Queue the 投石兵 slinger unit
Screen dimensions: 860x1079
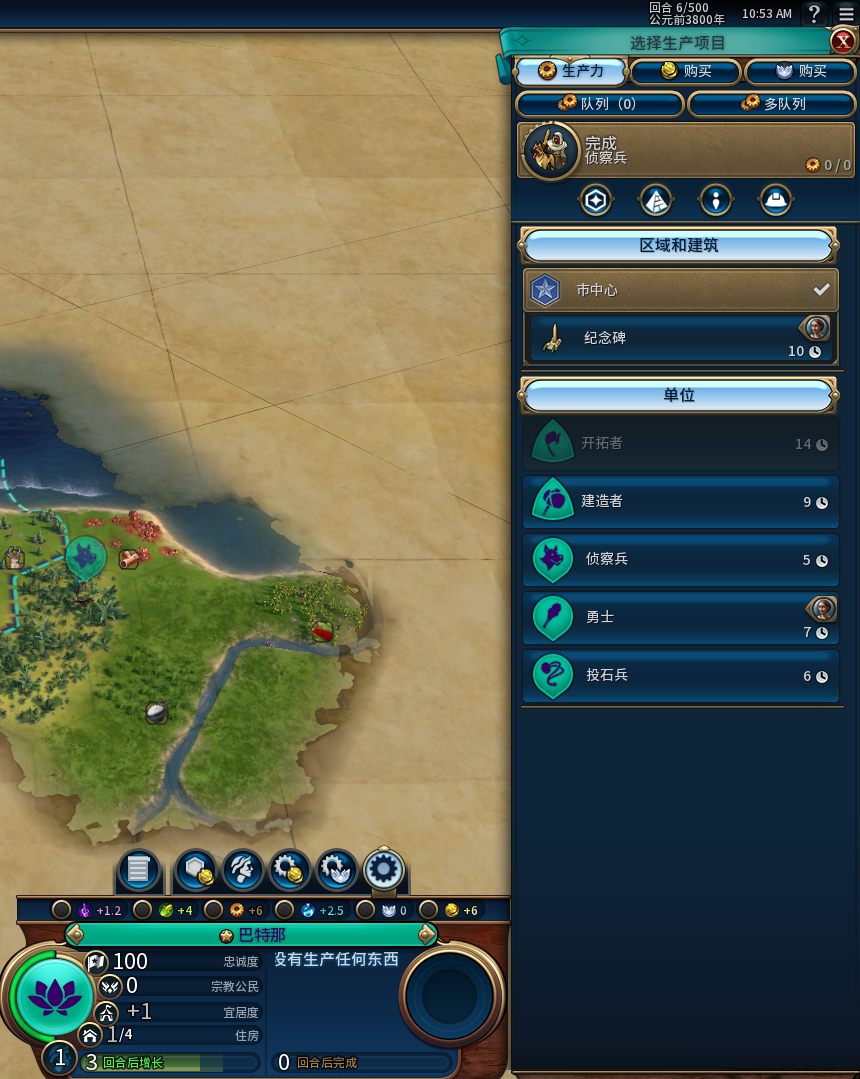tap(680, 676)
